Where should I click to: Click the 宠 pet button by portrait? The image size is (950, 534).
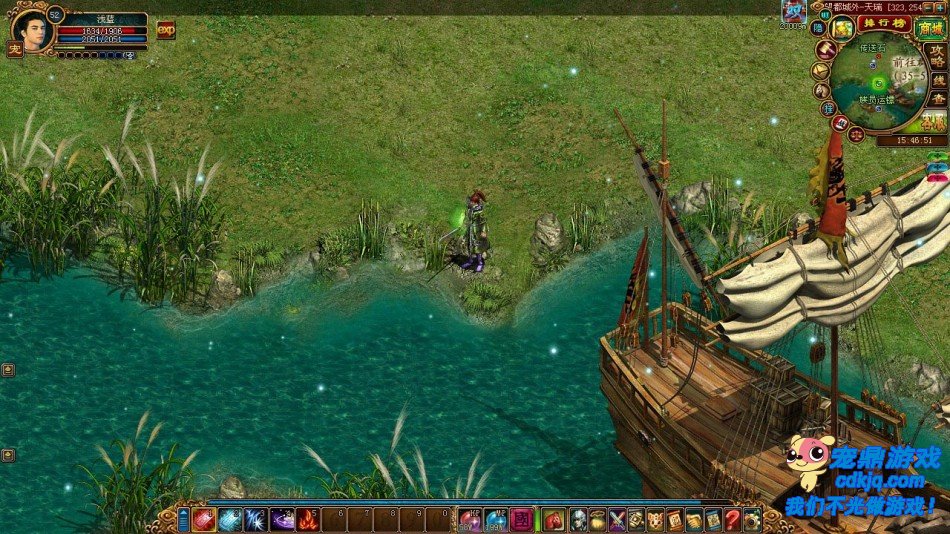point(15,48)
